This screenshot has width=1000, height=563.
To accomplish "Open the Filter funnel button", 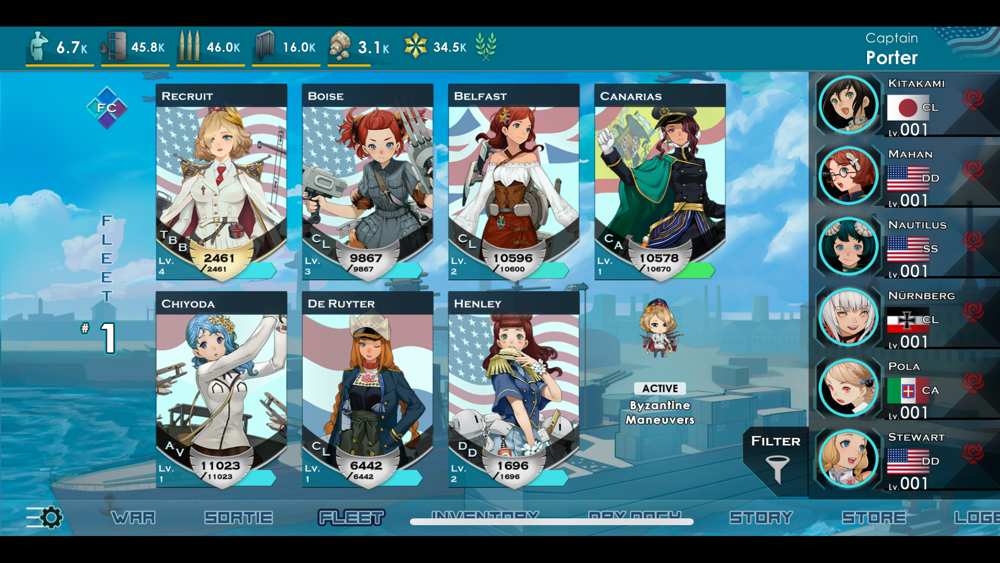I will click(776, 459).
